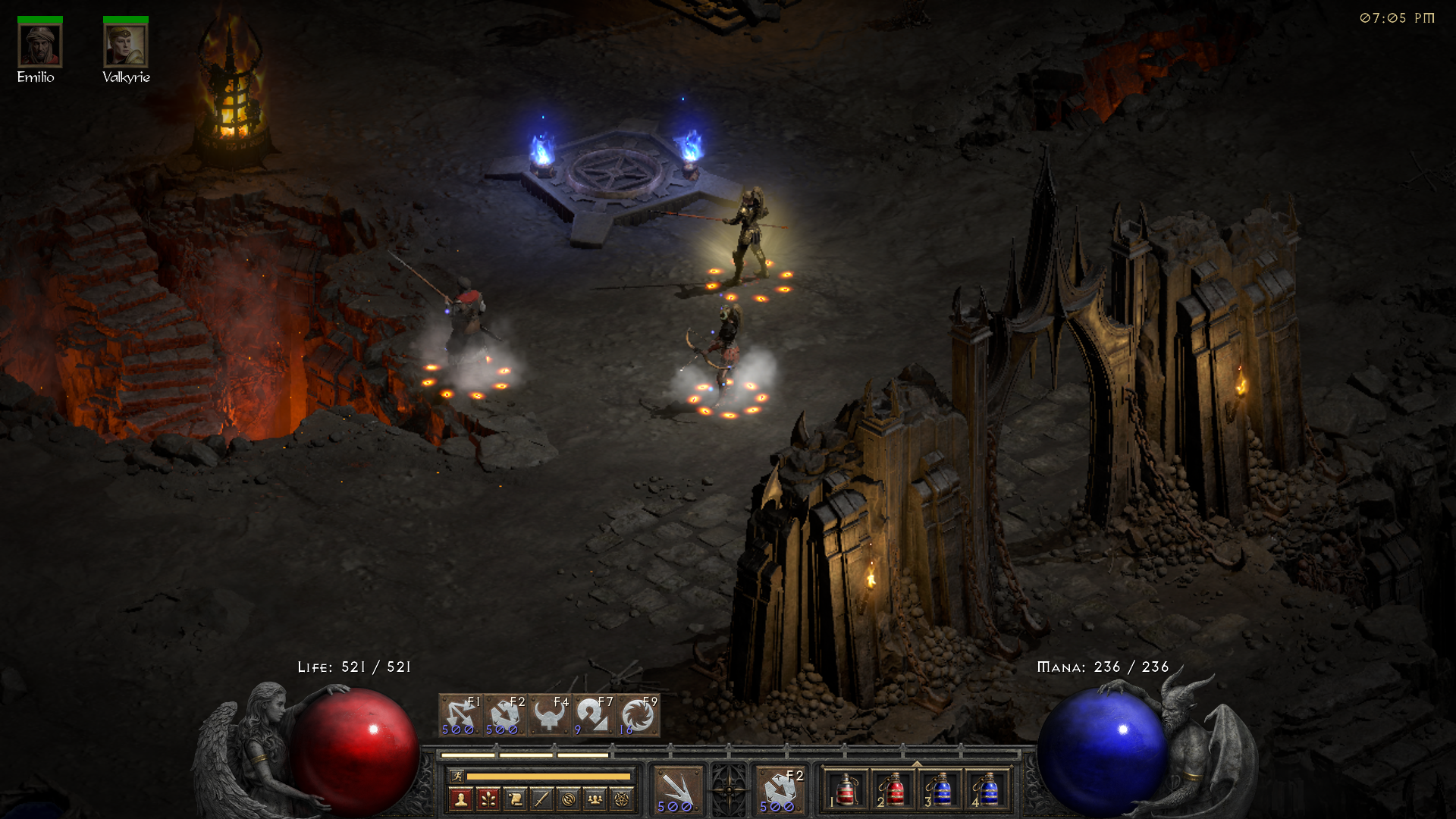Choose the F2 skill in the shortcut row
Image resolution: width=1456 pixels, height=819 pixels.
click(x=504, y=715)
